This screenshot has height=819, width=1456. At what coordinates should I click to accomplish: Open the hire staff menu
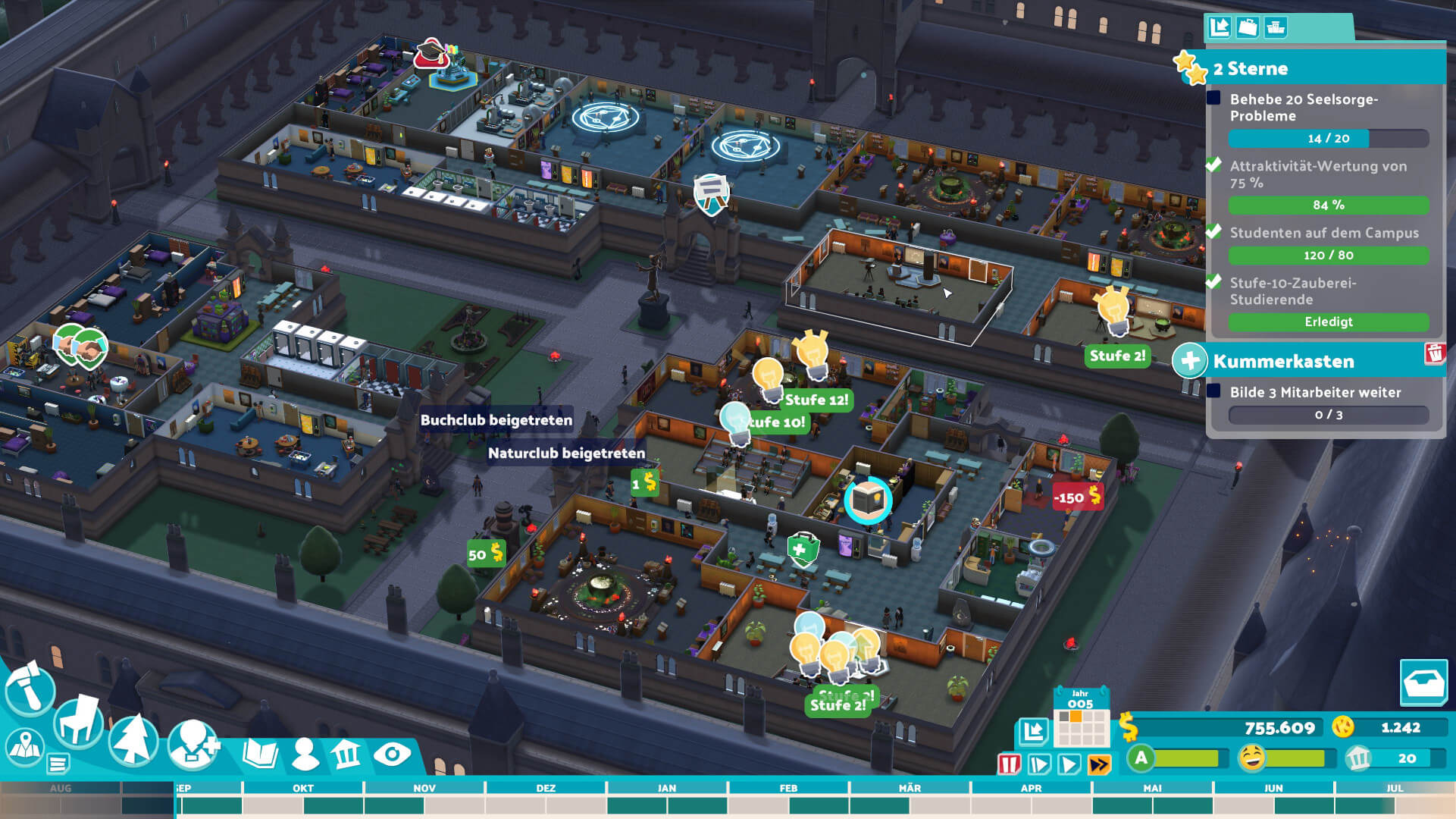coord(193,744)
